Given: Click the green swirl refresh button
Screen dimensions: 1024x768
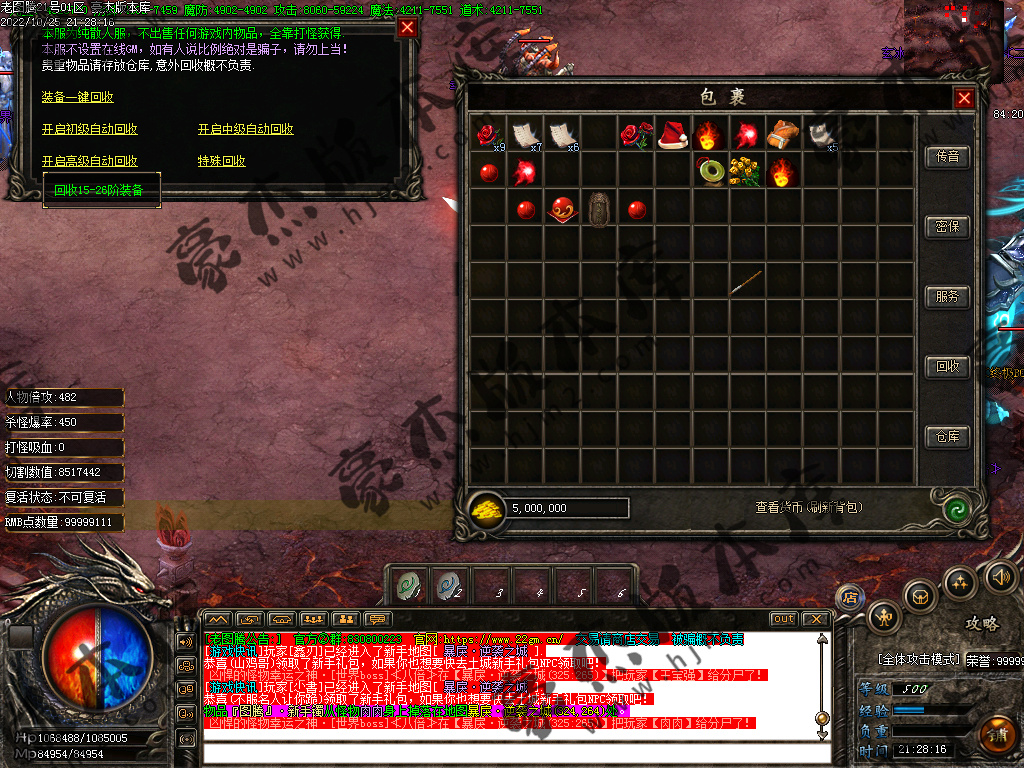Looking at the screenshot, I should pyautogui.click(x=957, y=508).
